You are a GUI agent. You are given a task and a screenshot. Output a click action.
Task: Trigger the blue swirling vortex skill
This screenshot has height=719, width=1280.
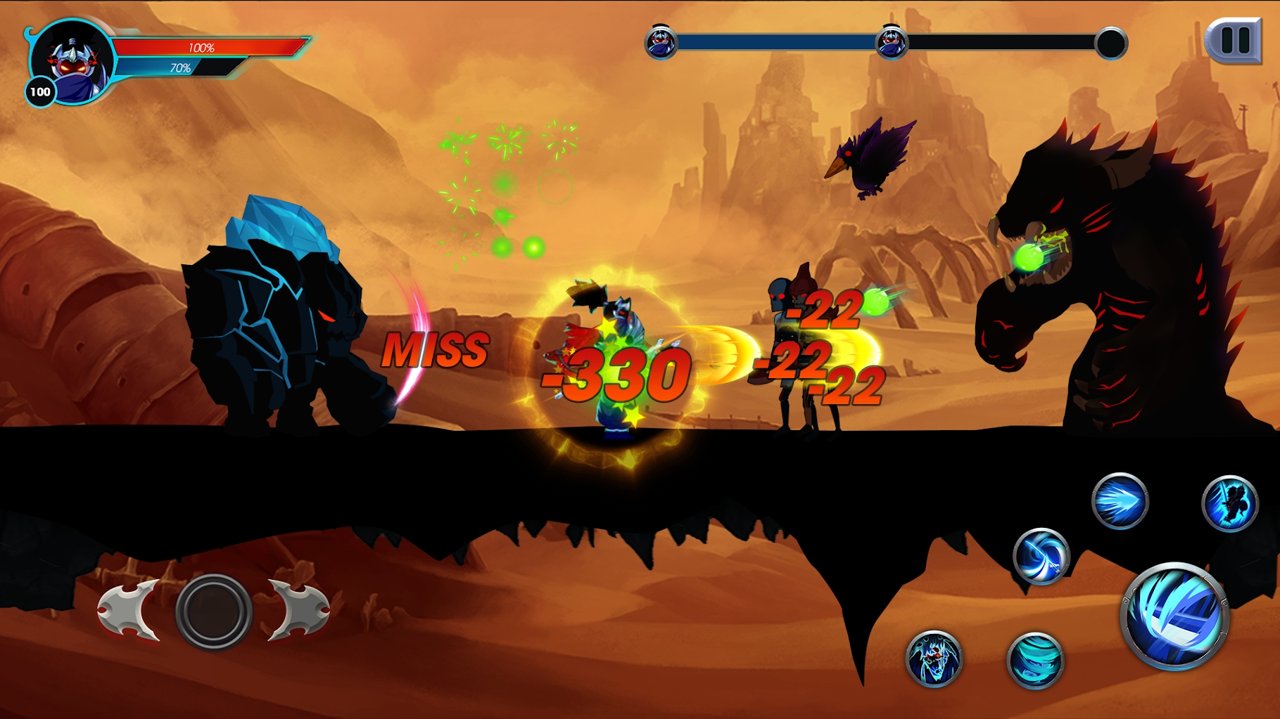[1041, 556]
